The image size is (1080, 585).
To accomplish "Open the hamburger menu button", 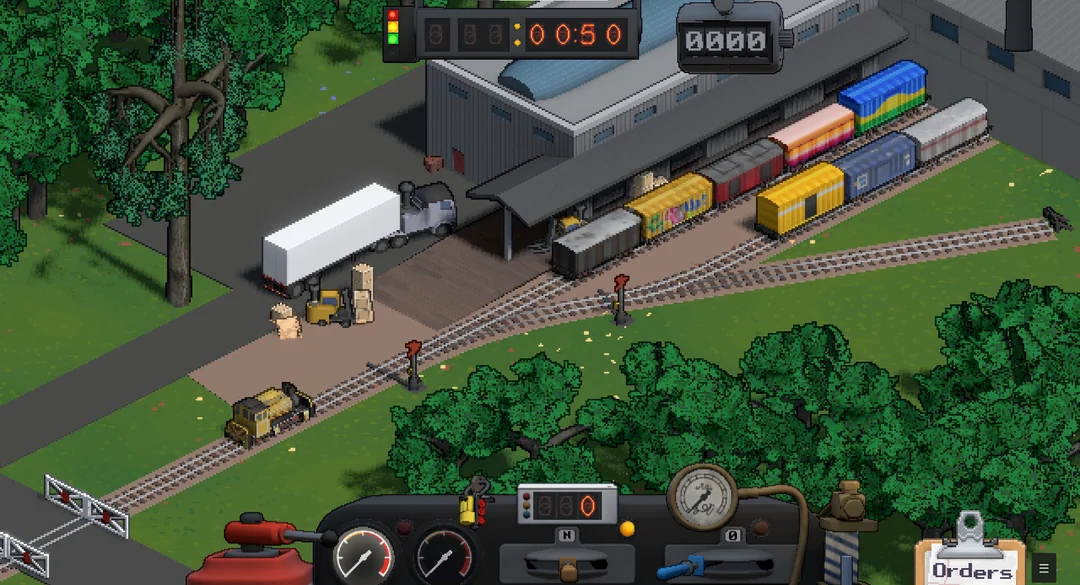I will [x=1043, y=568].
